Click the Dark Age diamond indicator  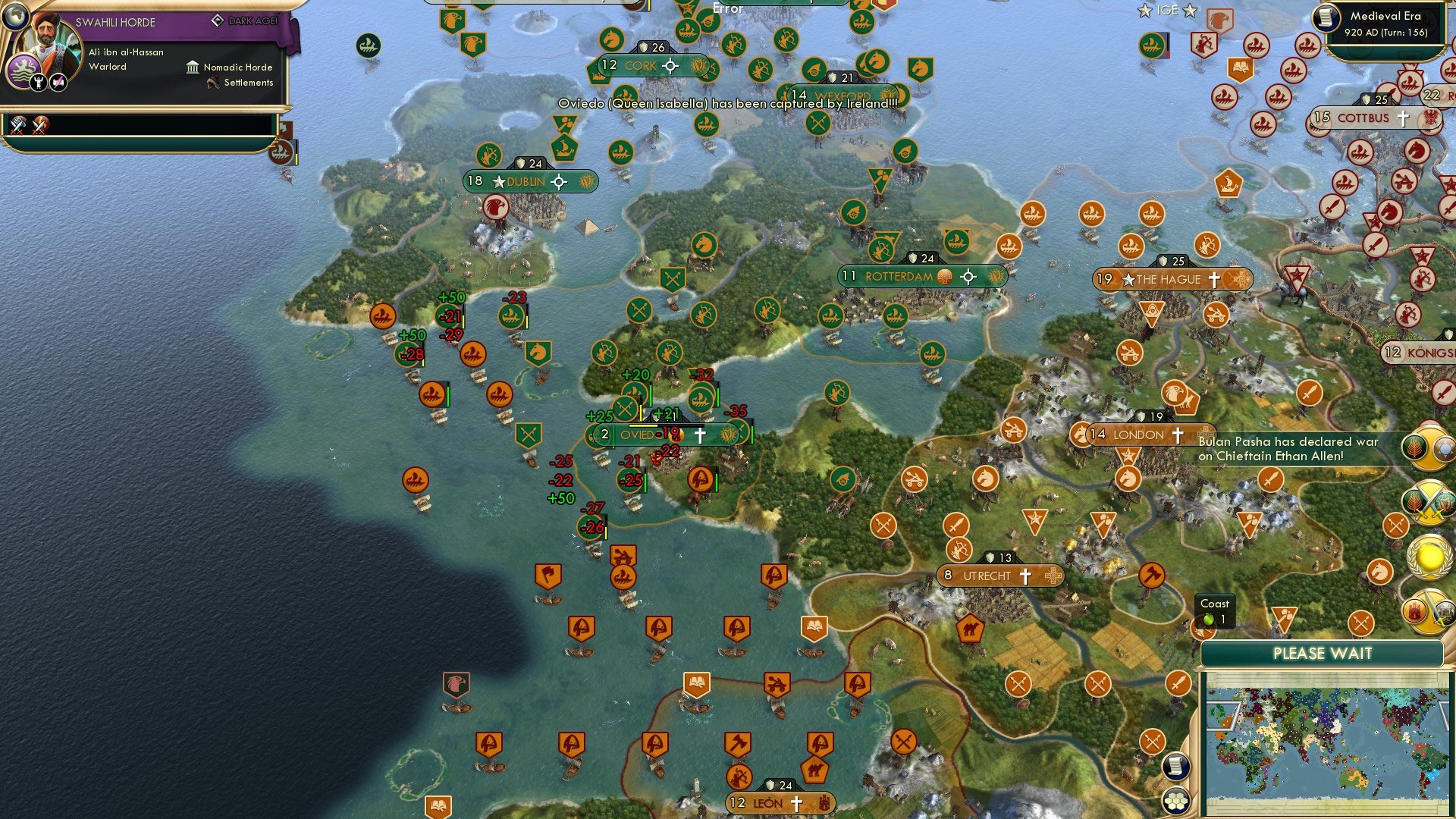pyautogui.click(x=218, y=20)
